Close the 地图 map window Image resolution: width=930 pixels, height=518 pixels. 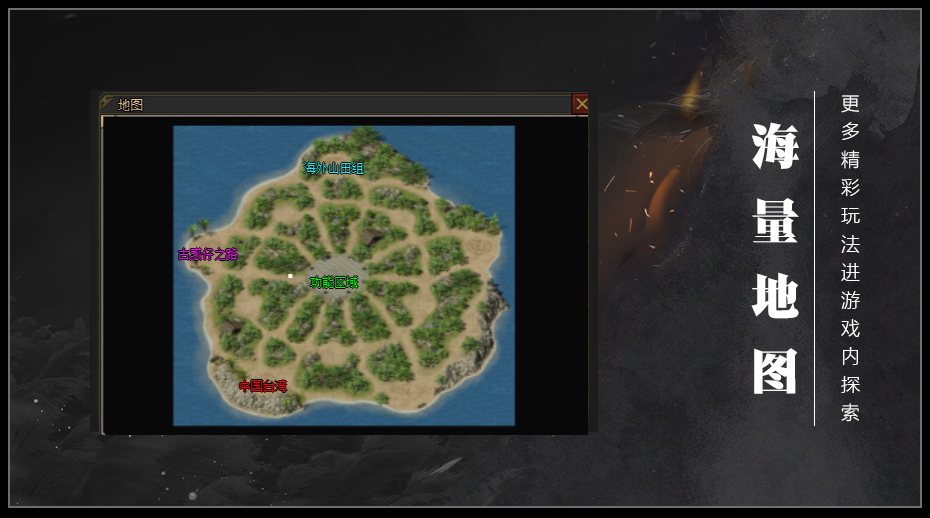pyautogui.click(x=581, y=103)
